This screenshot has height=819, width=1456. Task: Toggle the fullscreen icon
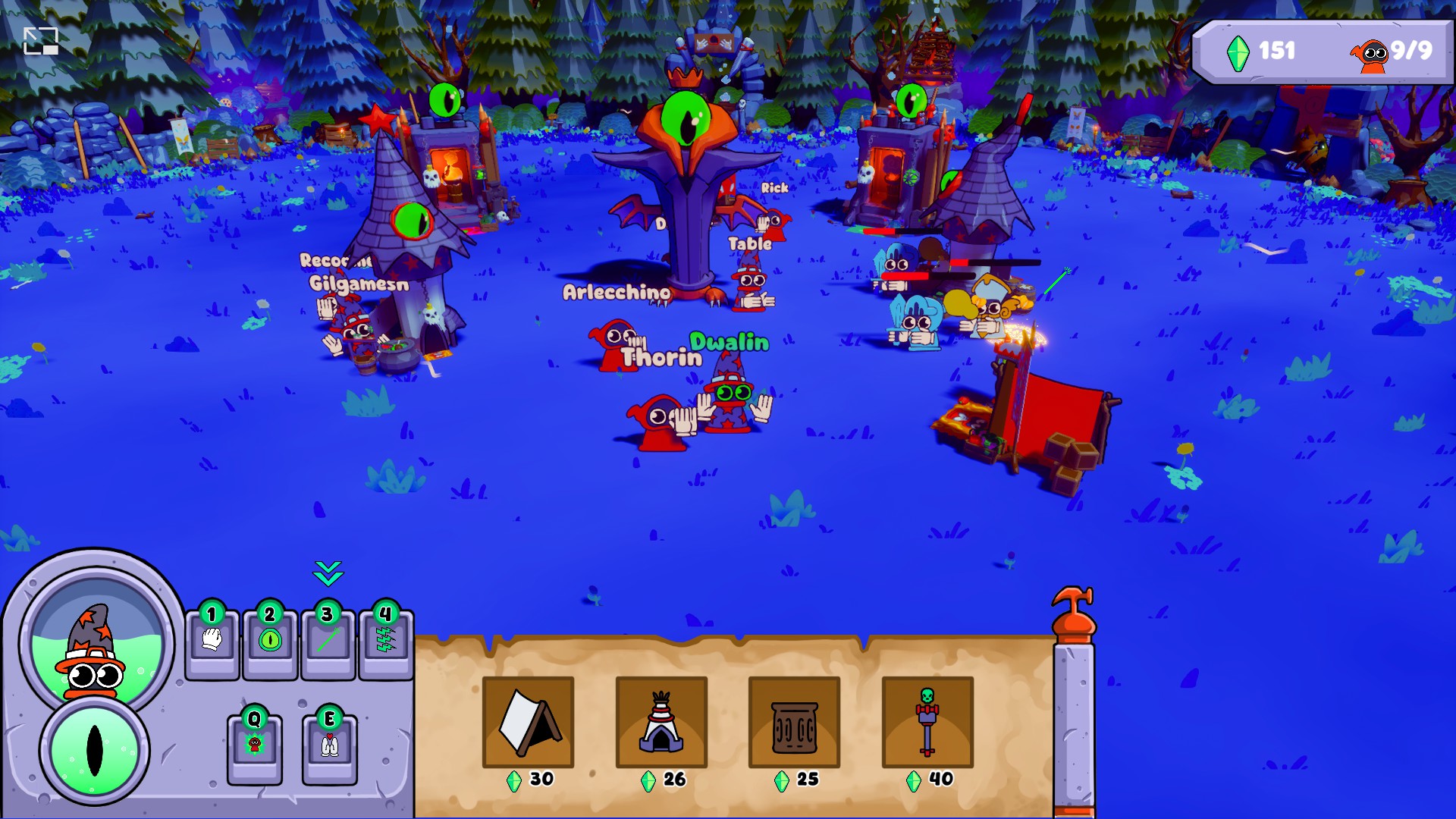41,41
